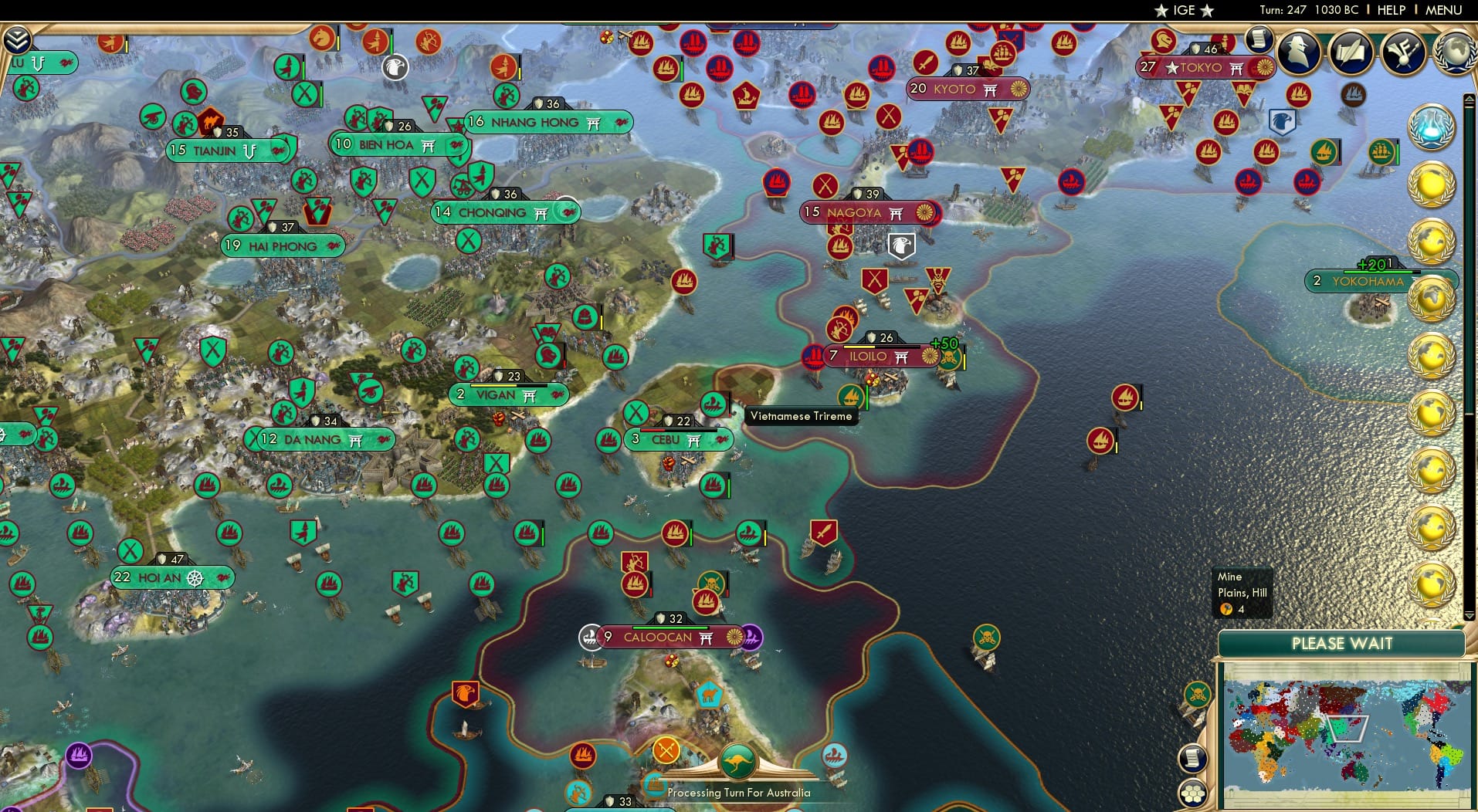Screen dimensions: 1478x812
Task: Select the blue science flask notification
Action: point(1432,126)
